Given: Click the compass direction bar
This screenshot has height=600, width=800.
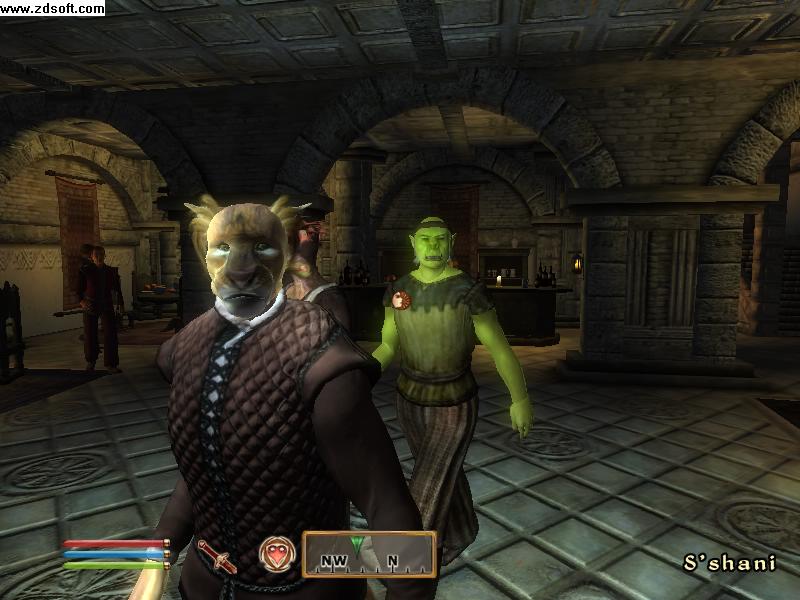Looking at the screenshot, I should click(x=369, y=555).
